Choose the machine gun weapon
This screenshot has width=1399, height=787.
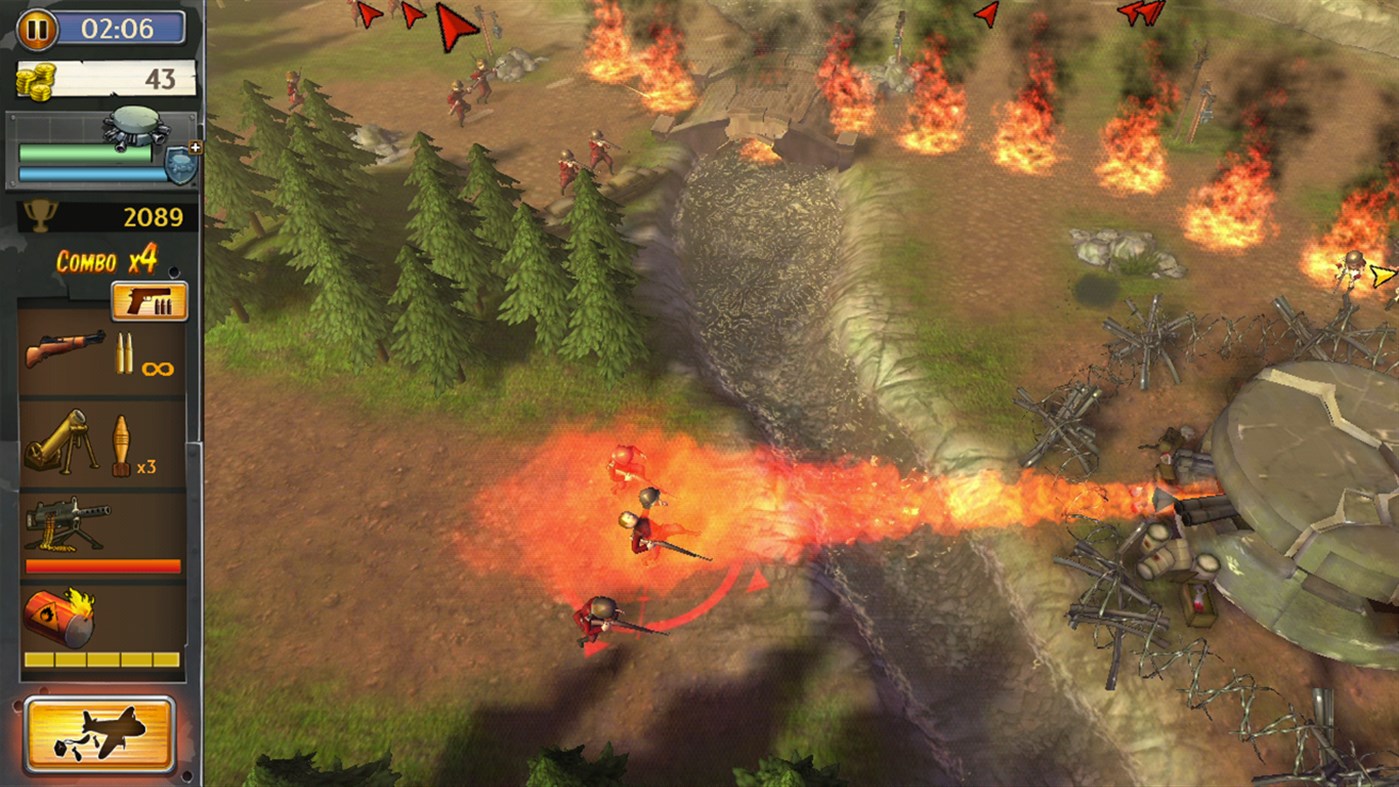coord(65,525)
